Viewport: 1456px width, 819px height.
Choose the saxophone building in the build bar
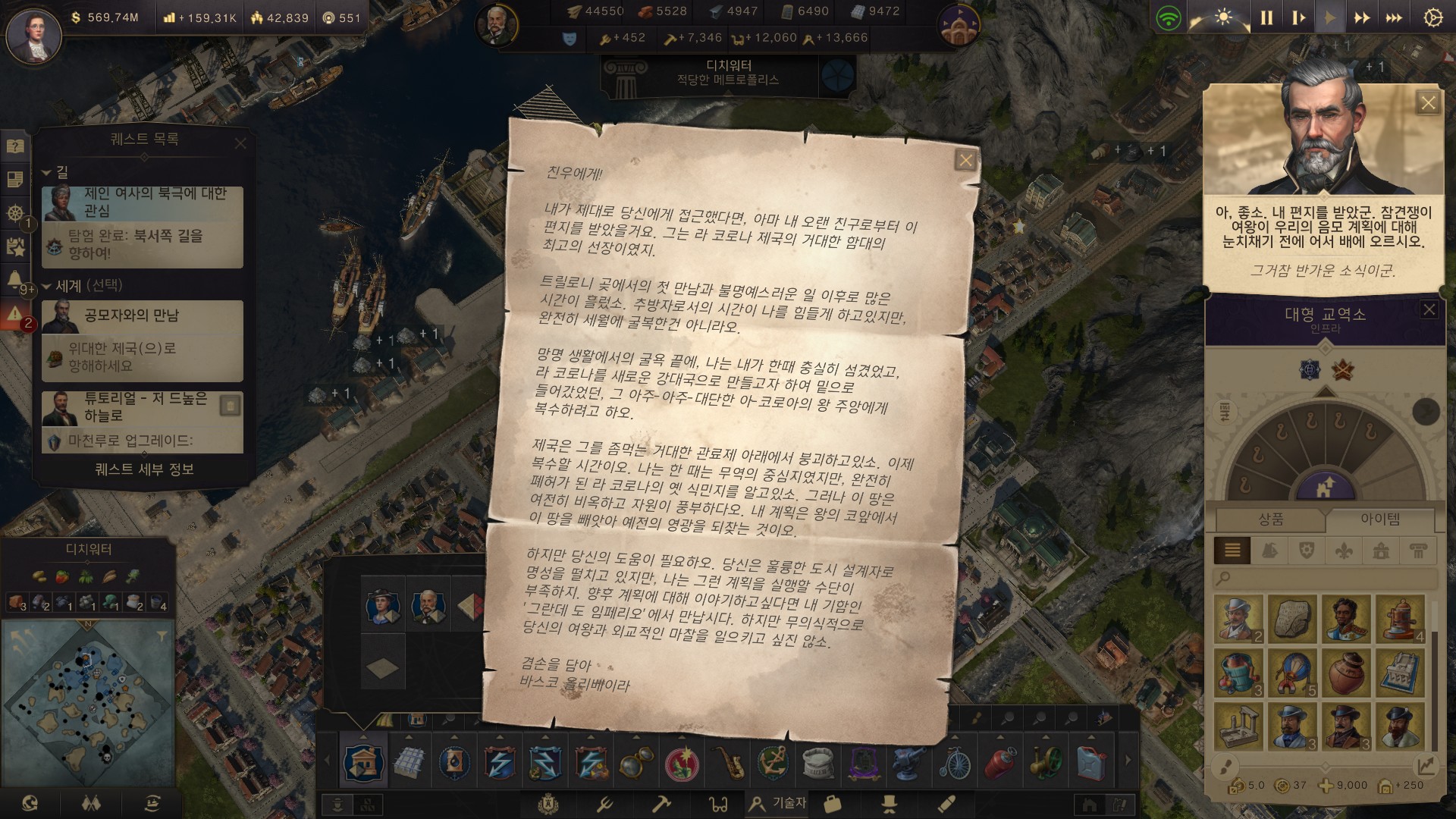coord(731,762)
